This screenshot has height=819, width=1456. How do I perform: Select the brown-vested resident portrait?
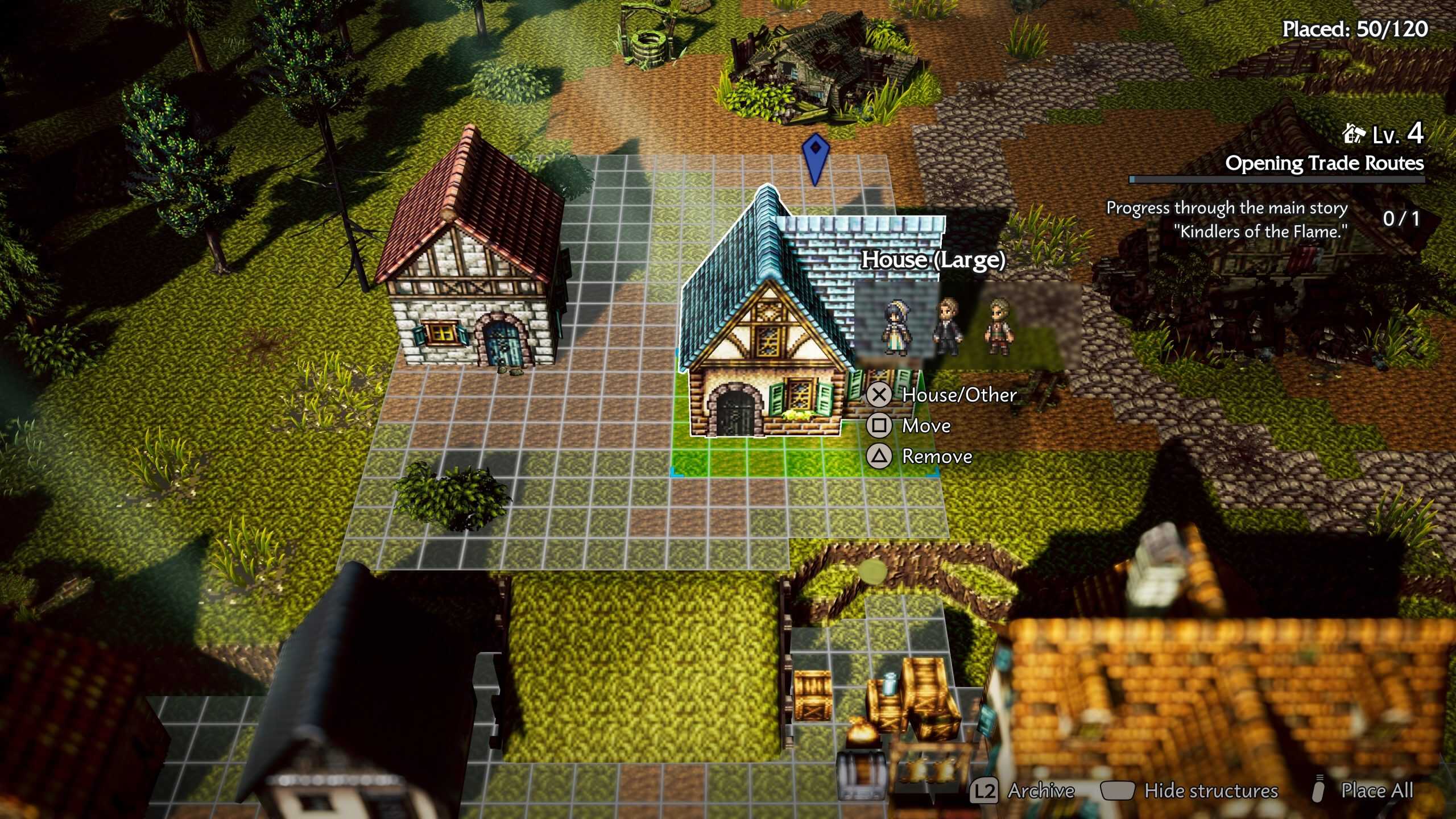pyautogui.click(x=998, y=326)
